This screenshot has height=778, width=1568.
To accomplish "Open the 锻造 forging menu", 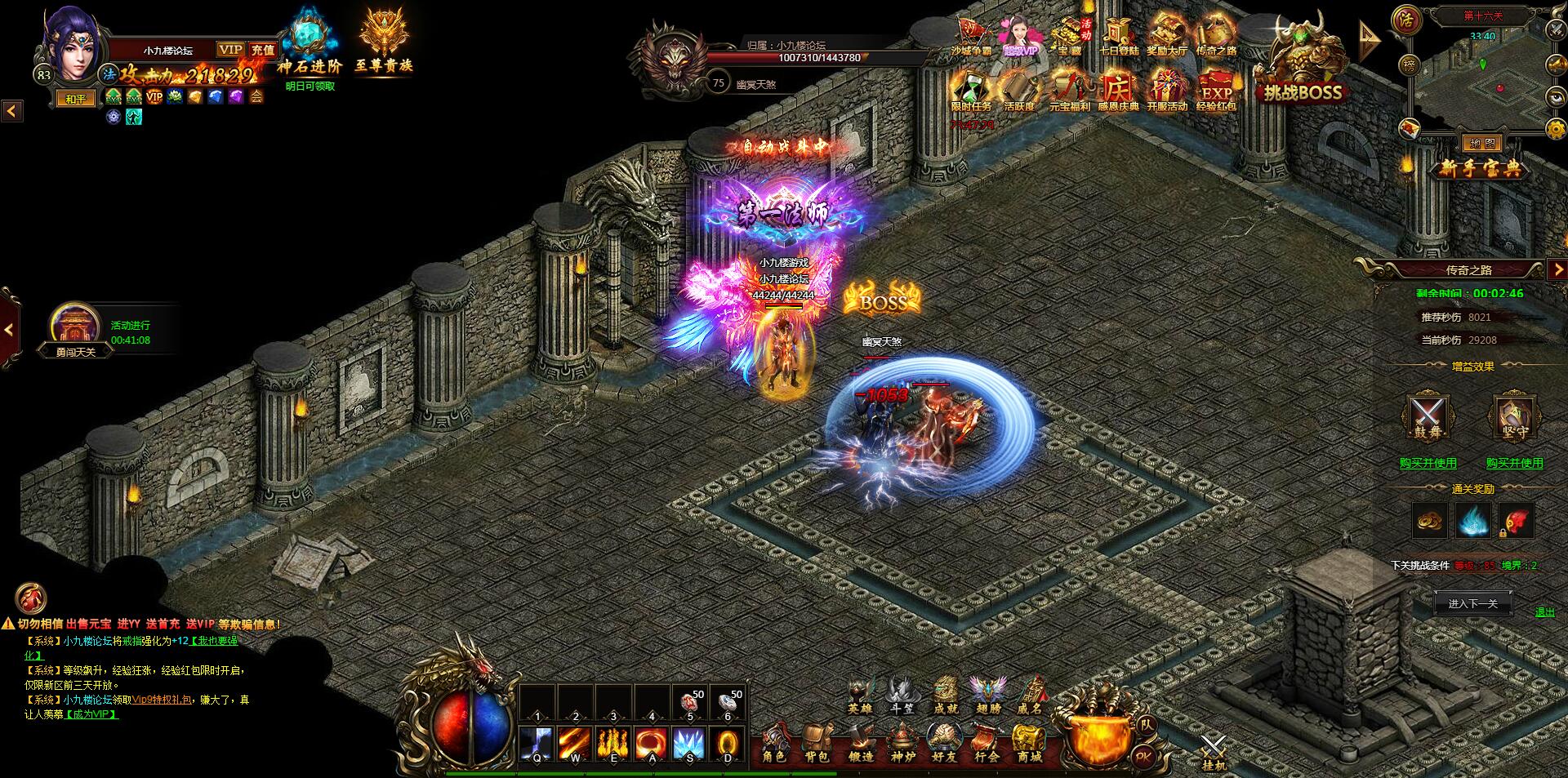I will (859, 745).
